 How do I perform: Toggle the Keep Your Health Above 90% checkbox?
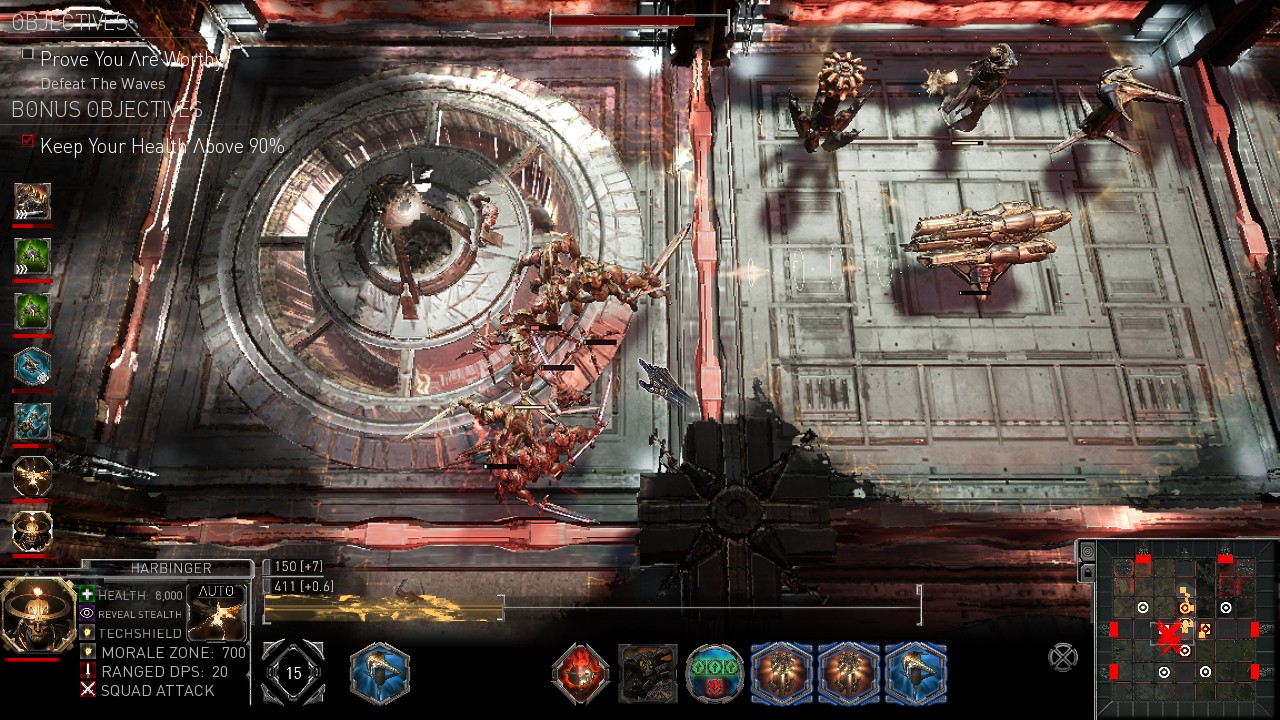pyautogui.click(x=25, y=140)
